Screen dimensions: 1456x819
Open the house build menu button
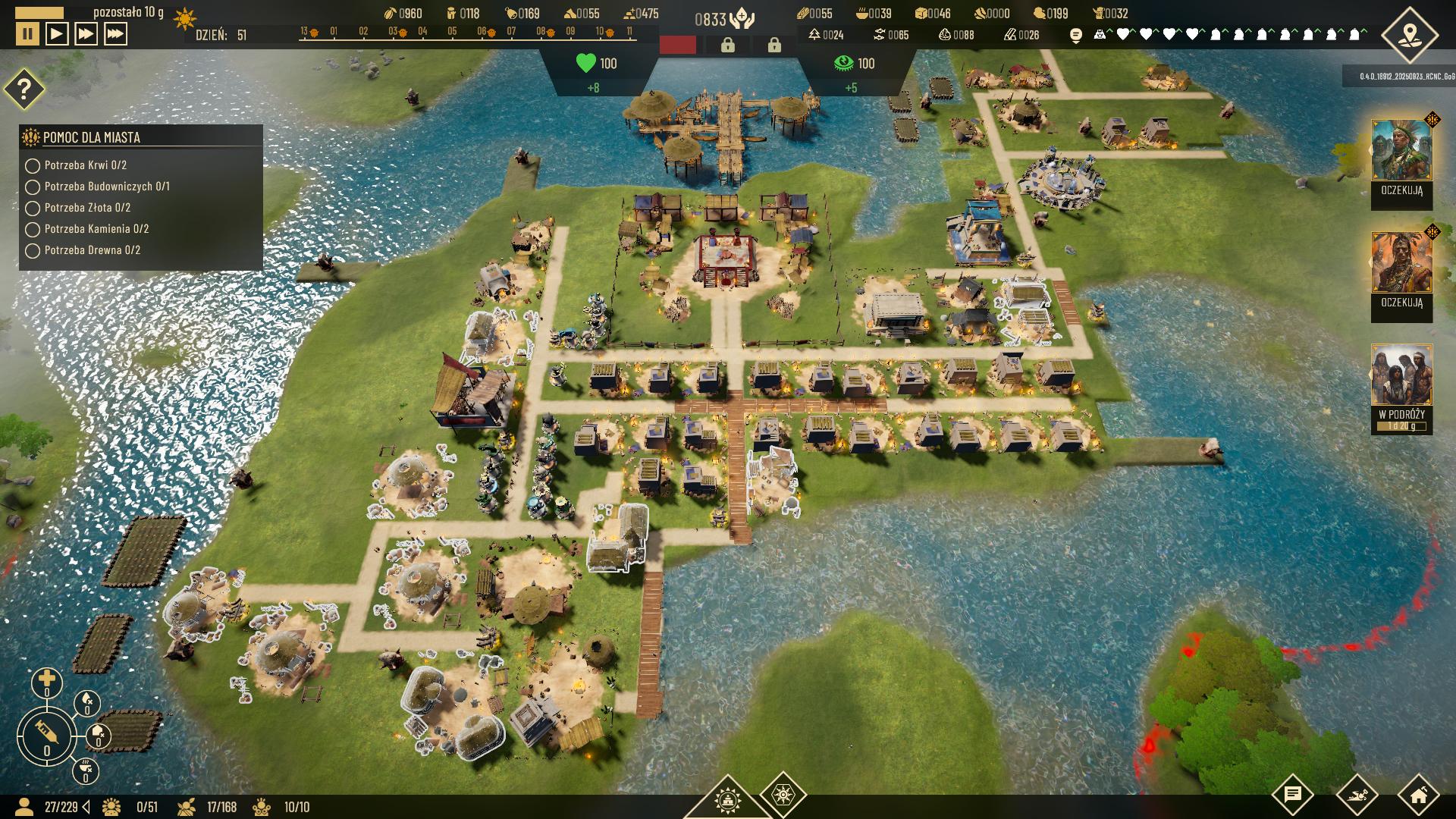1418,795
